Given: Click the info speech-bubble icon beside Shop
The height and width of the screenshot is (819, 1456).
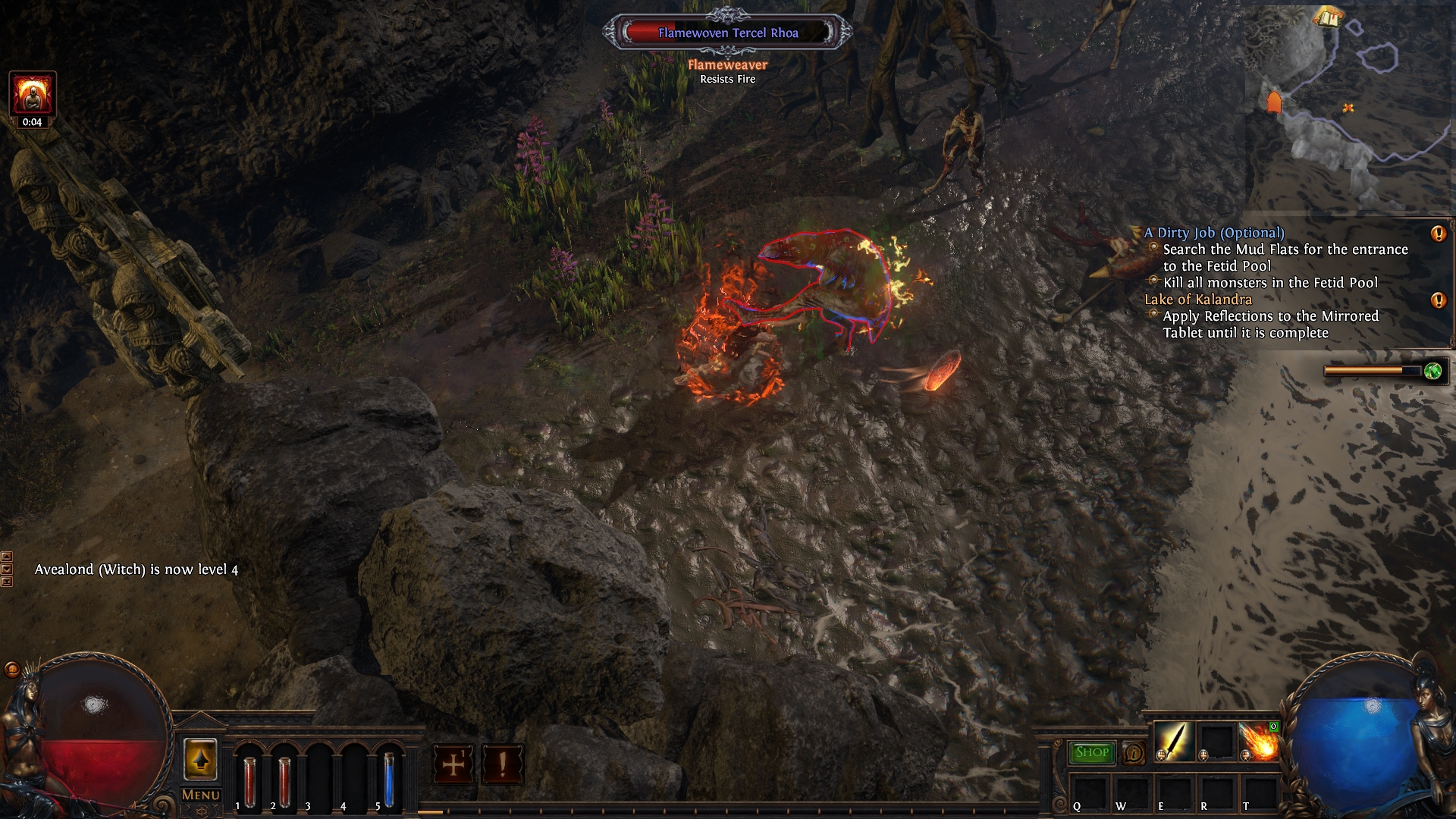Looking at the screenshot, I should pyautogui.click(x=1134, y=753).
